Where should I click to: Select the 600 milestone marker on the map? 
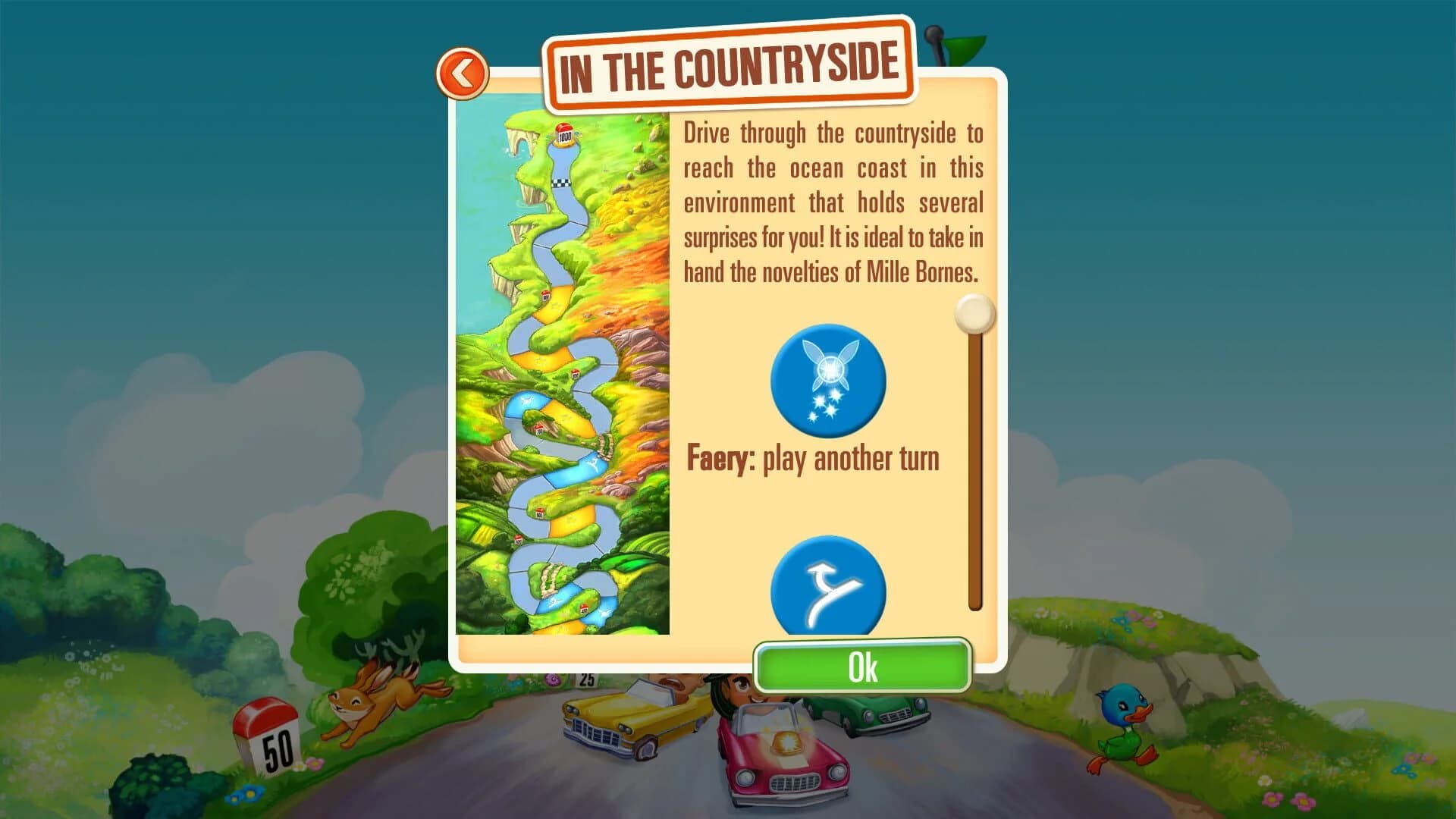point(538,513)
